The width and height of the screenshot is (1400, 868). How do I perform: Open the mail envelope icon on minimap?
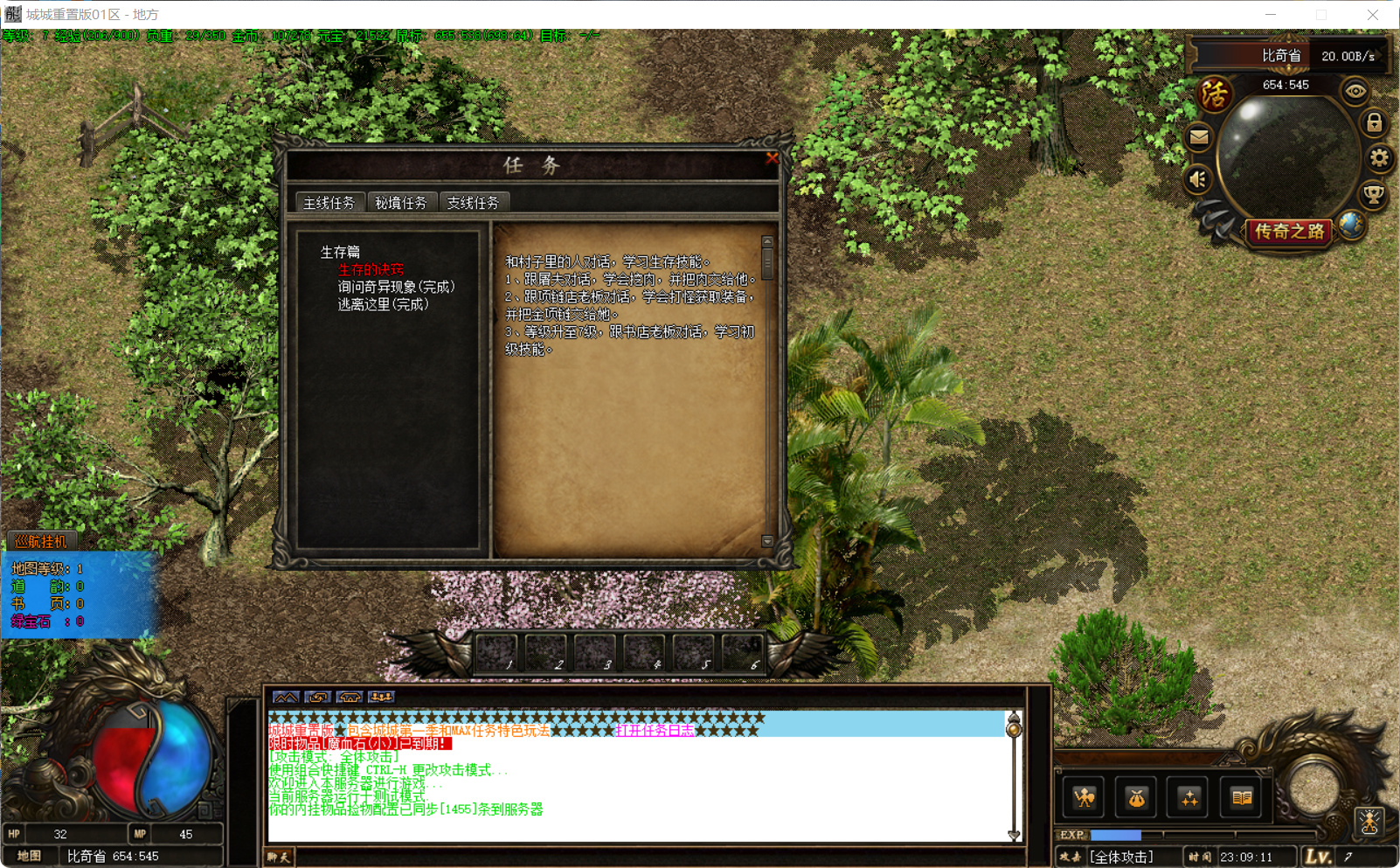pyautogui.click(x=1198, y=136)
